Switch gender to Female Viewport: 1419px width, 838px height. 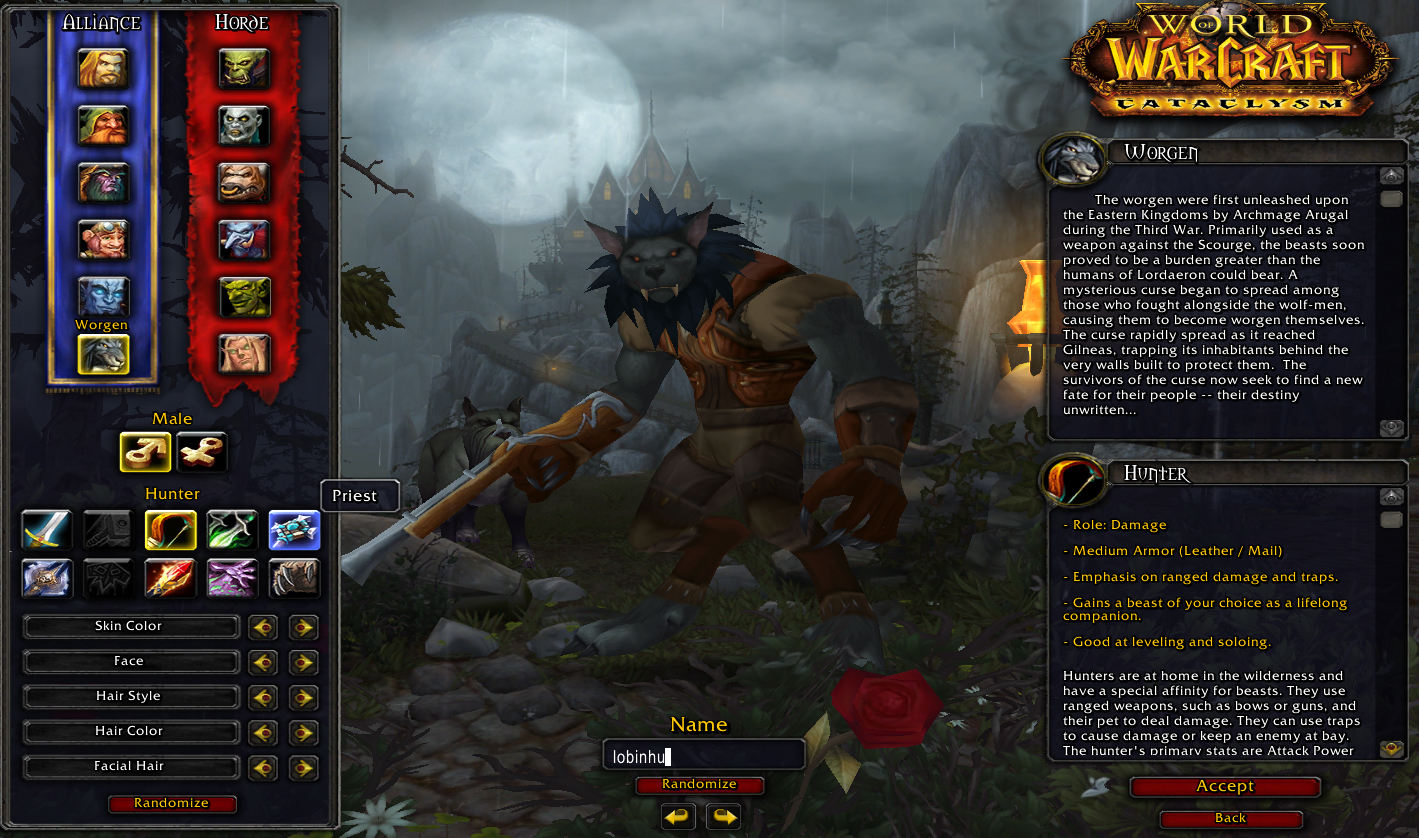pos(202,452)
